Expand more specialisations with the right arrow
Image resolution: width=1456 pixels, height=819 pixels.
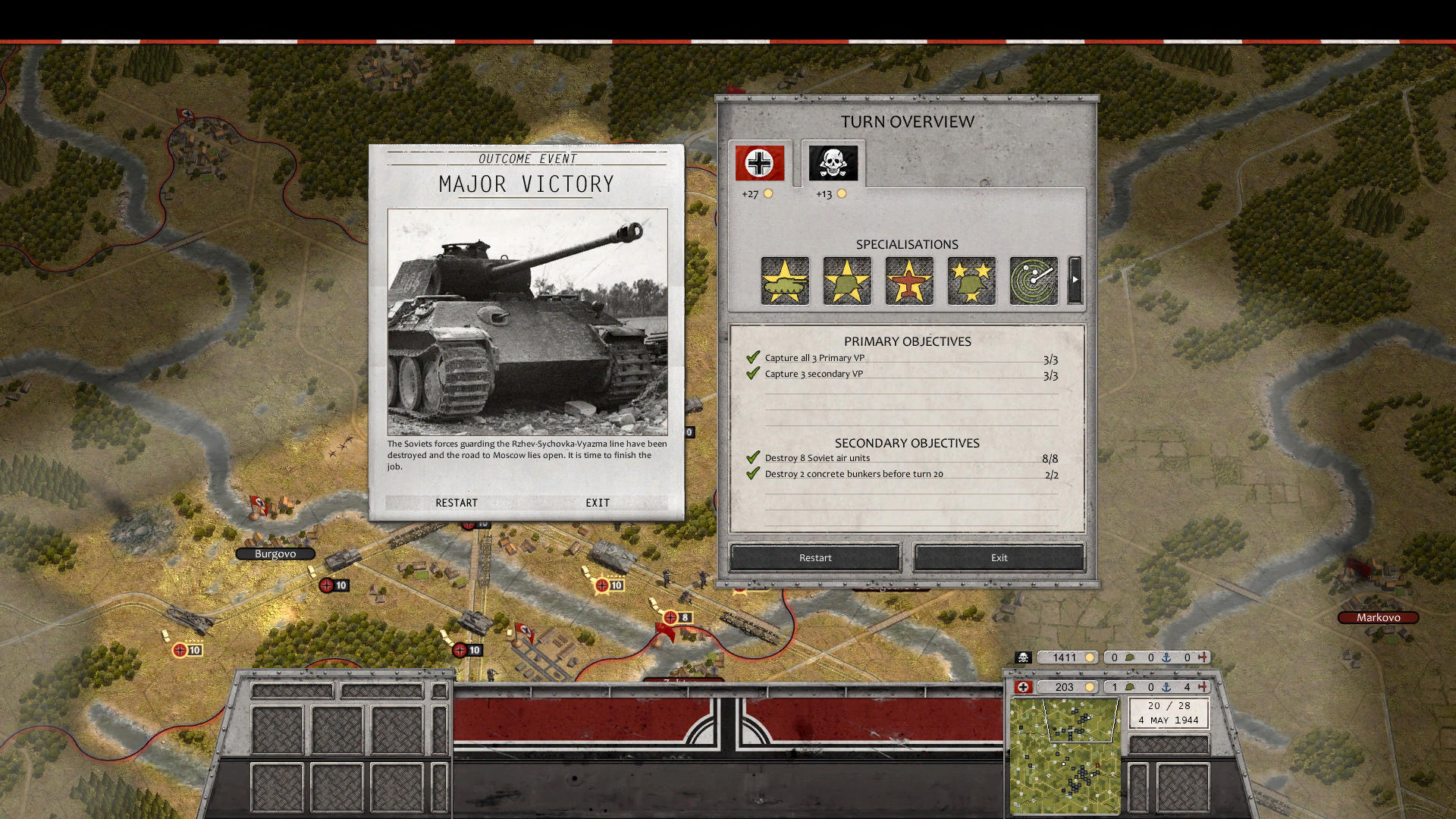click(x=1075, y=281)
